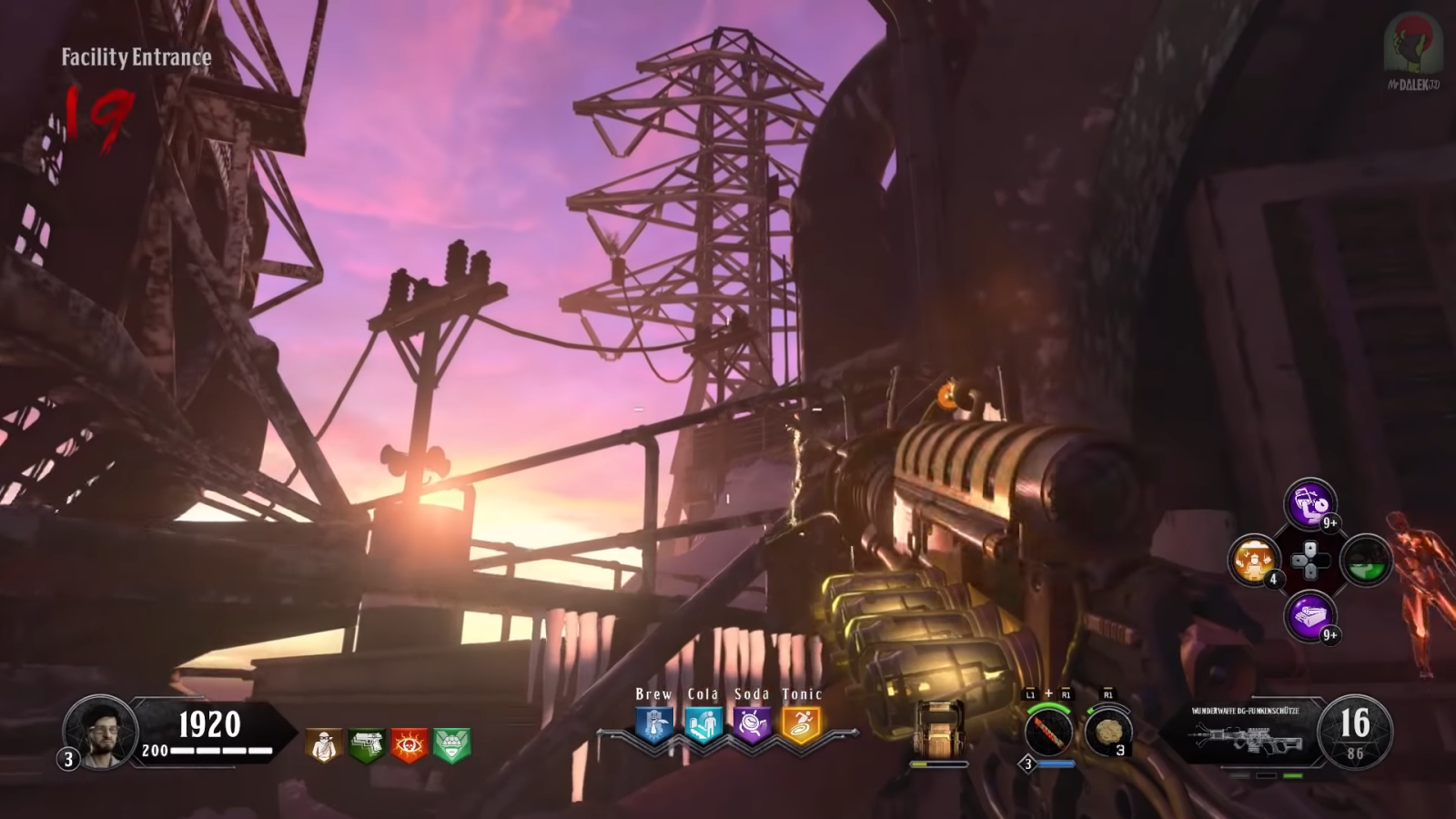Choose the green pistol talisman icon
The image size is (1456, 819).
366,745
